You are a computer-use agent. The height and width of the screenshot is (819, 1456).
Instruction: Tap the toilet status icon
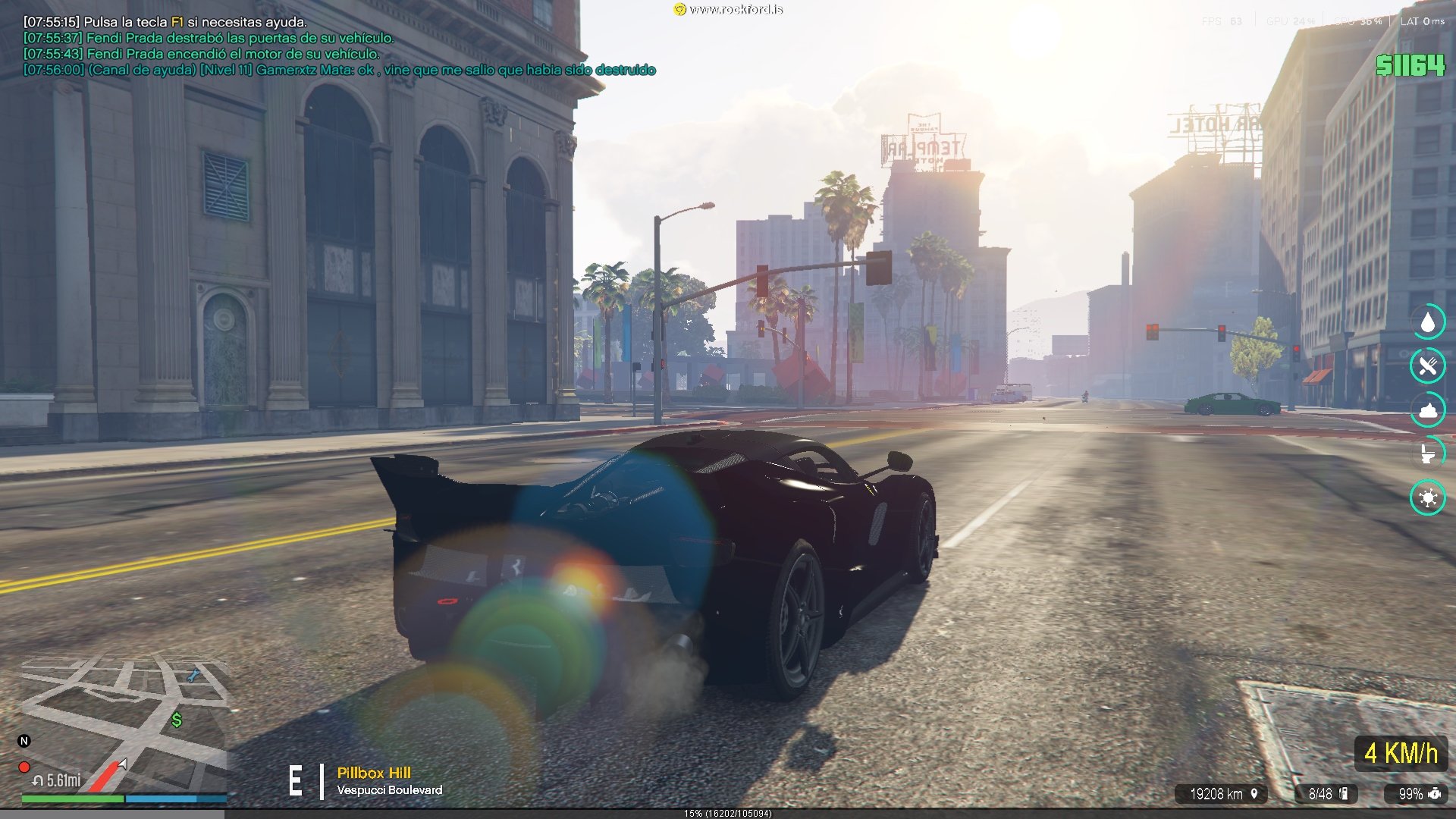[x=1428, y=453]
